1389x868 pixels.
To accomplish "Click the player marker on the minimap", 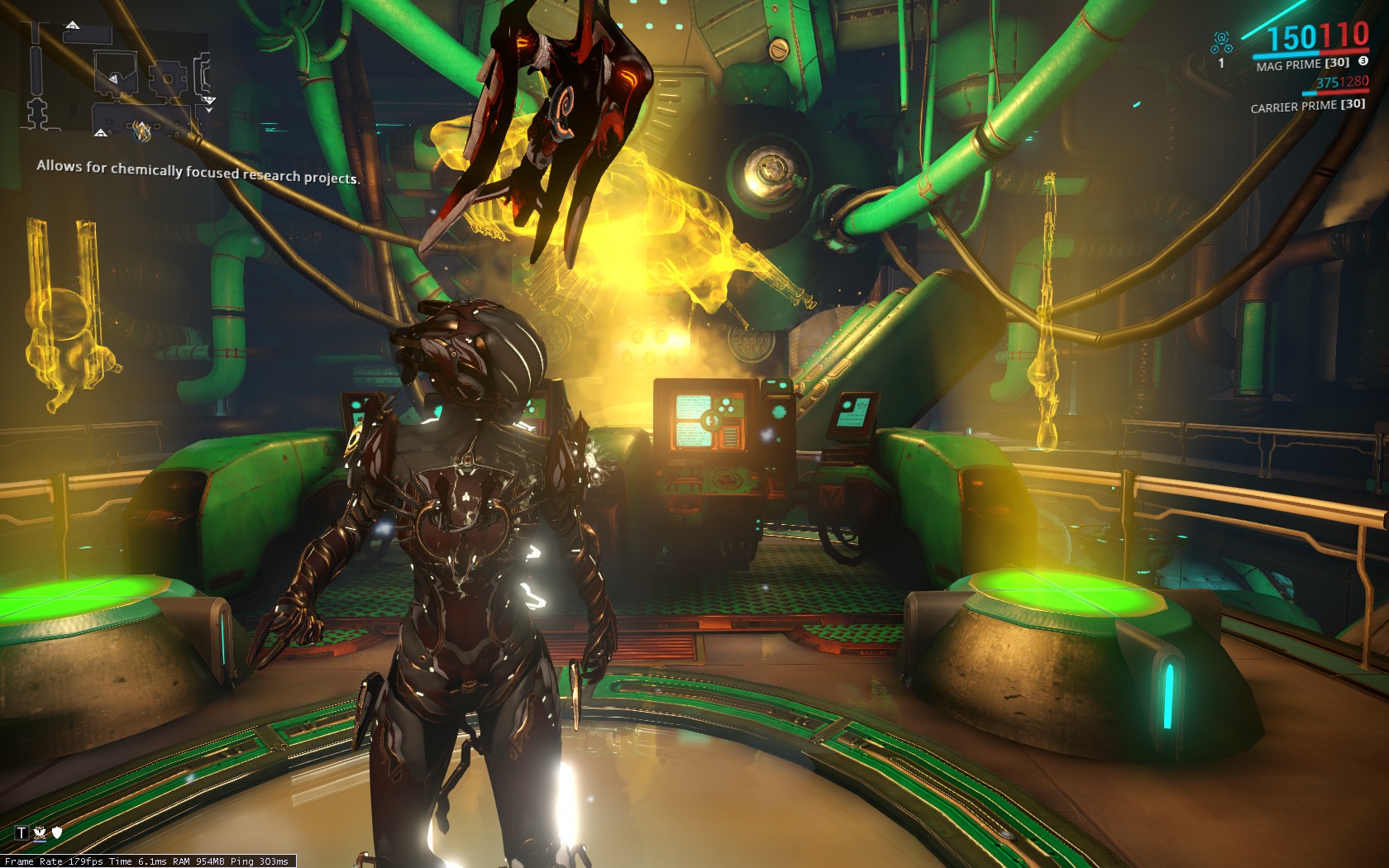I will click(141, 125).
